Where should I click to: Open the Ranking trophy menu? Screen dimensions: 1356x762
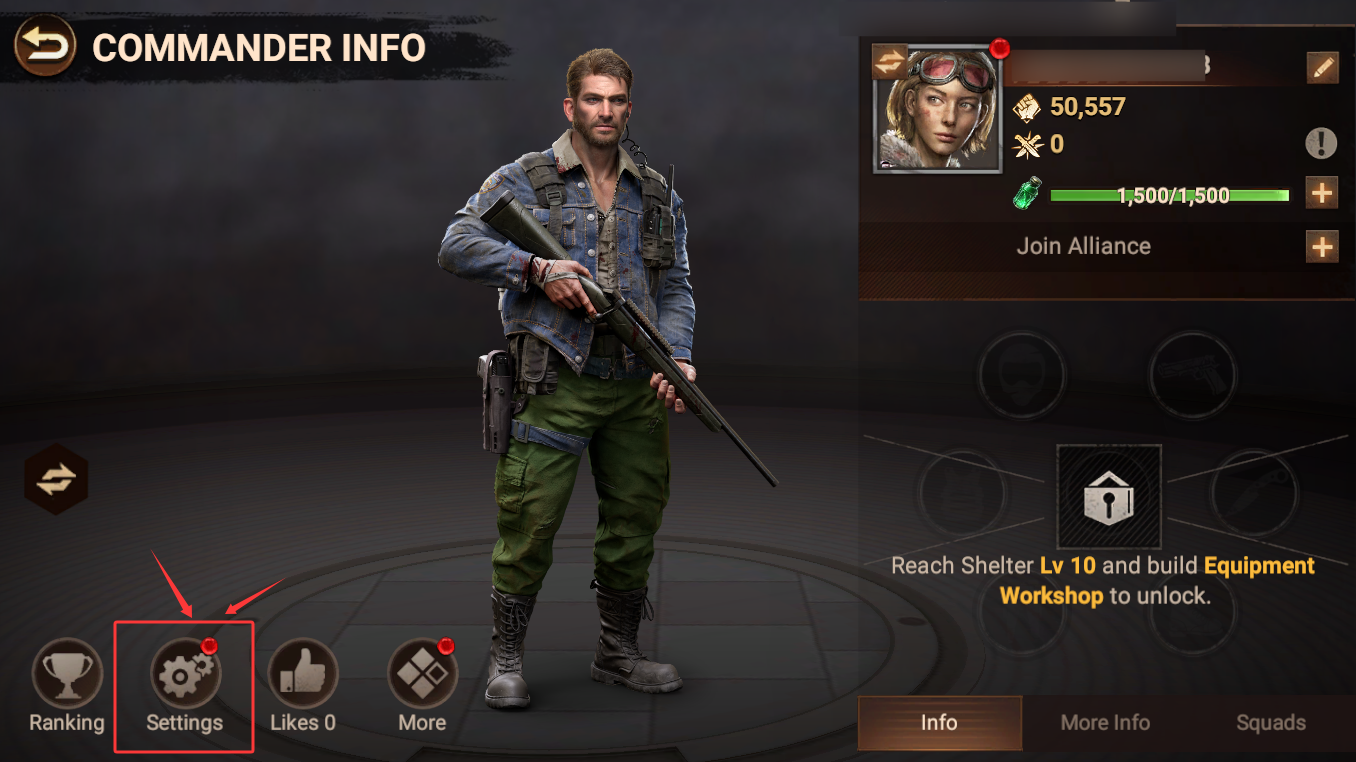(66, 675)
